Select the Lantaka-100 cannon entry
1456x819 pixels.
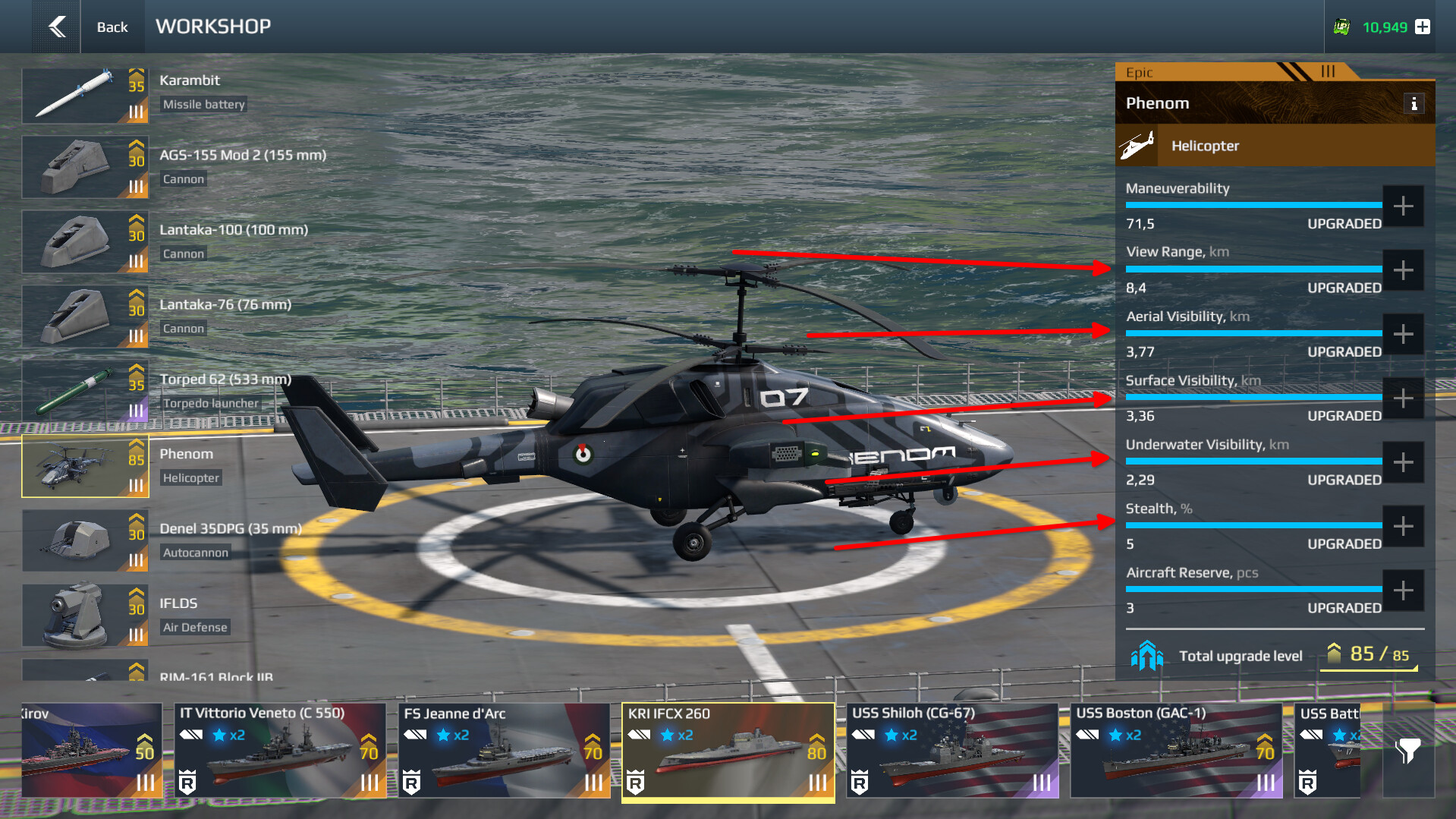tap(85, 242)
